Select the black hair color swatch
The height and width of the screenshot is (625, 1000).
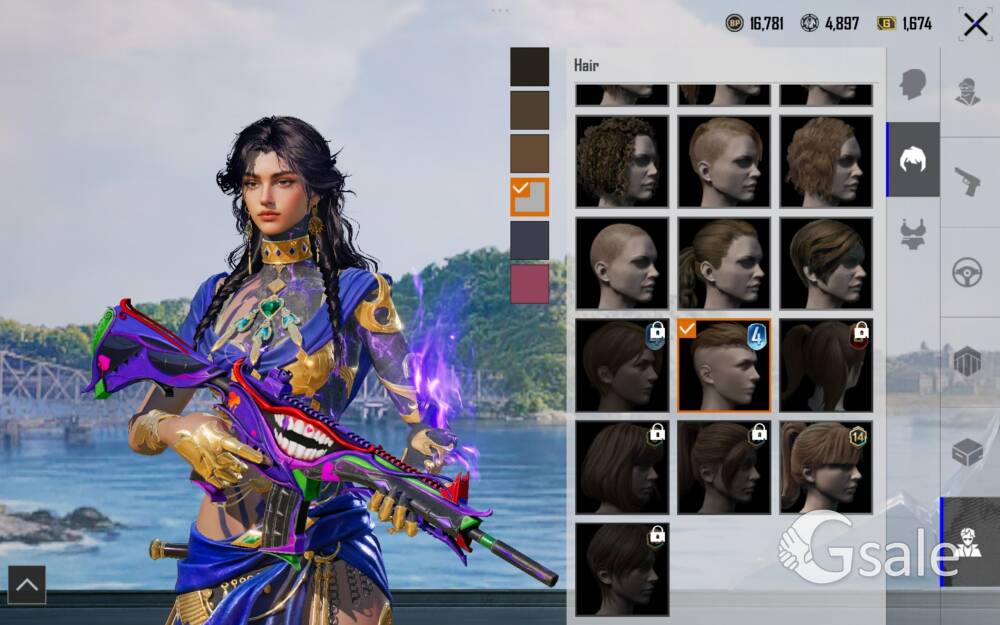point(529,67)
